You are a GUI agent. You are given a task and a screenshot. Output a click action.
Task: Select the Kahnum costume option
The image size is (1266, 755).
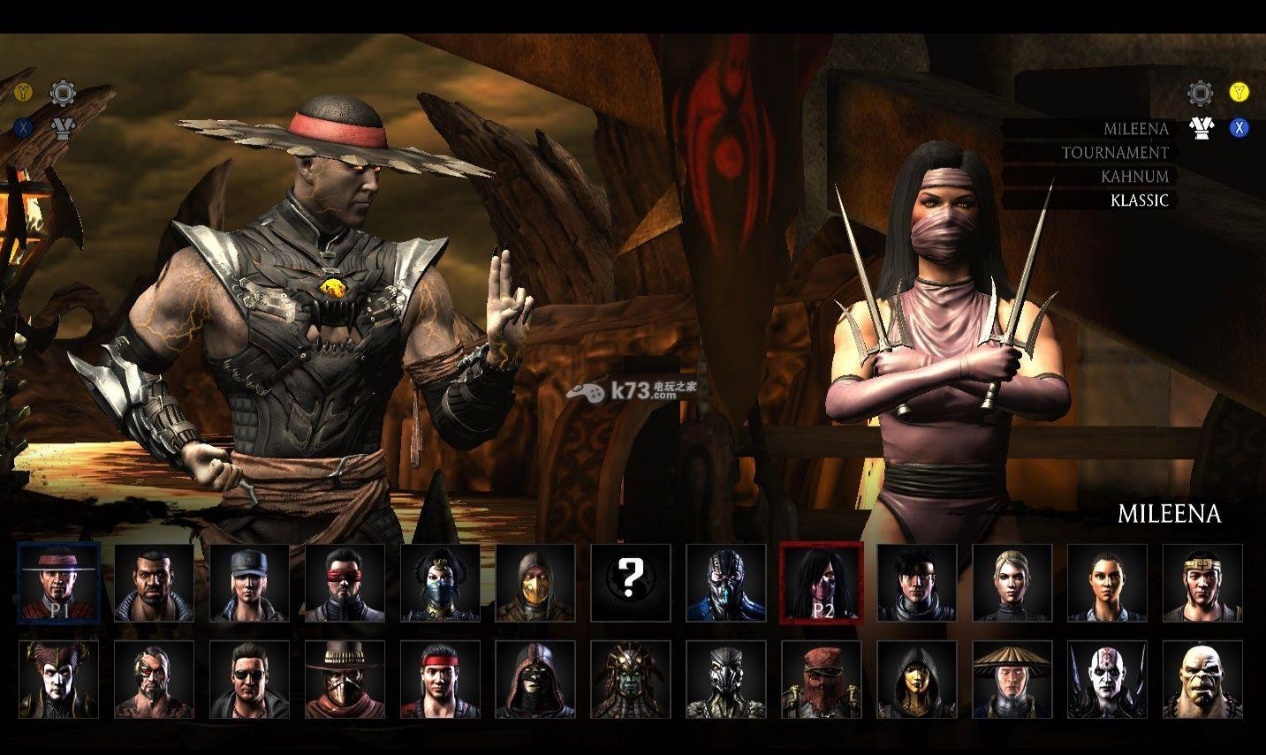pyautogui.click(x=1134, y=176)
